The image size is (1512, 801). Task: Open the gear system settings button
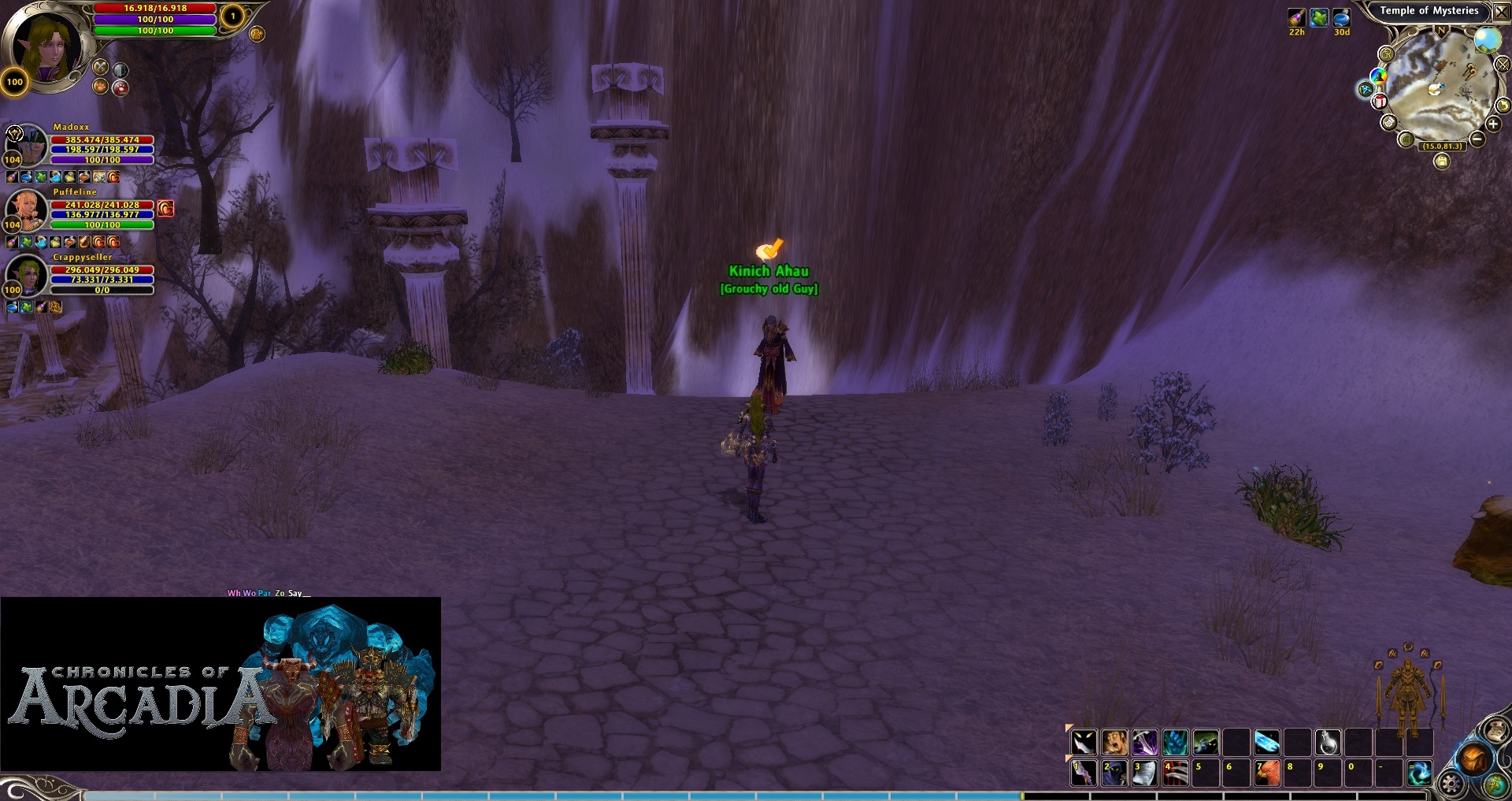click(x=1451, y=784)
